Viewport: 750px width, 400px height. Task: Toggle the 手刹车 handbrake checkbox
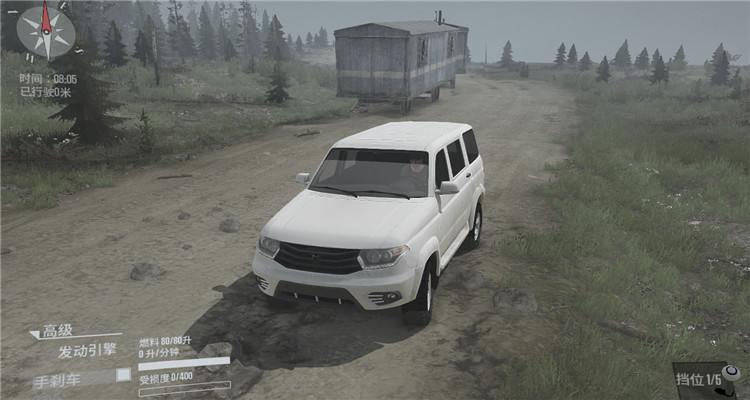(123, 375)
